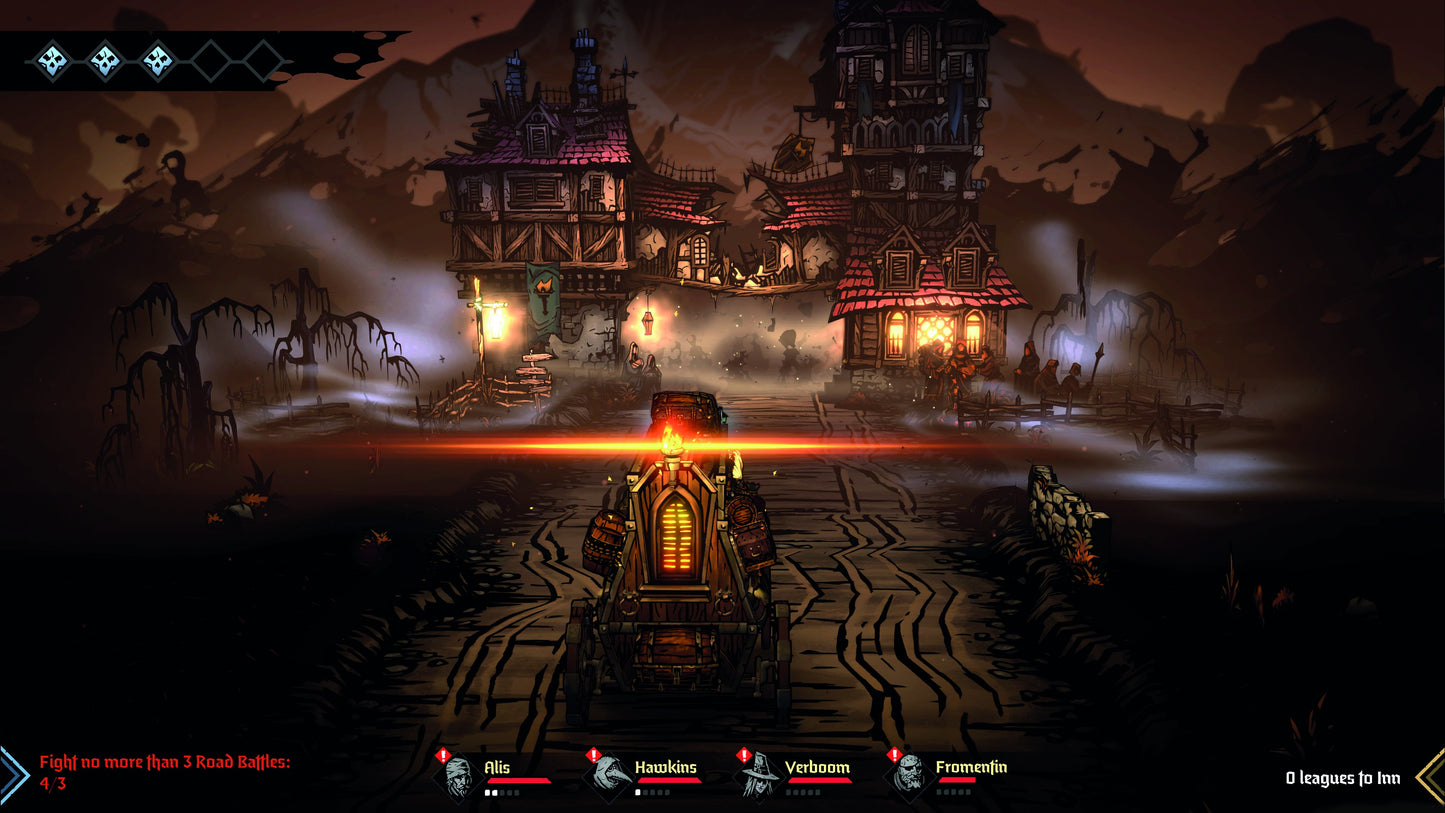Click the first empty diamond on the route tracker
1445x813 pixels.
pyautogui.click(x=208, y=62)
